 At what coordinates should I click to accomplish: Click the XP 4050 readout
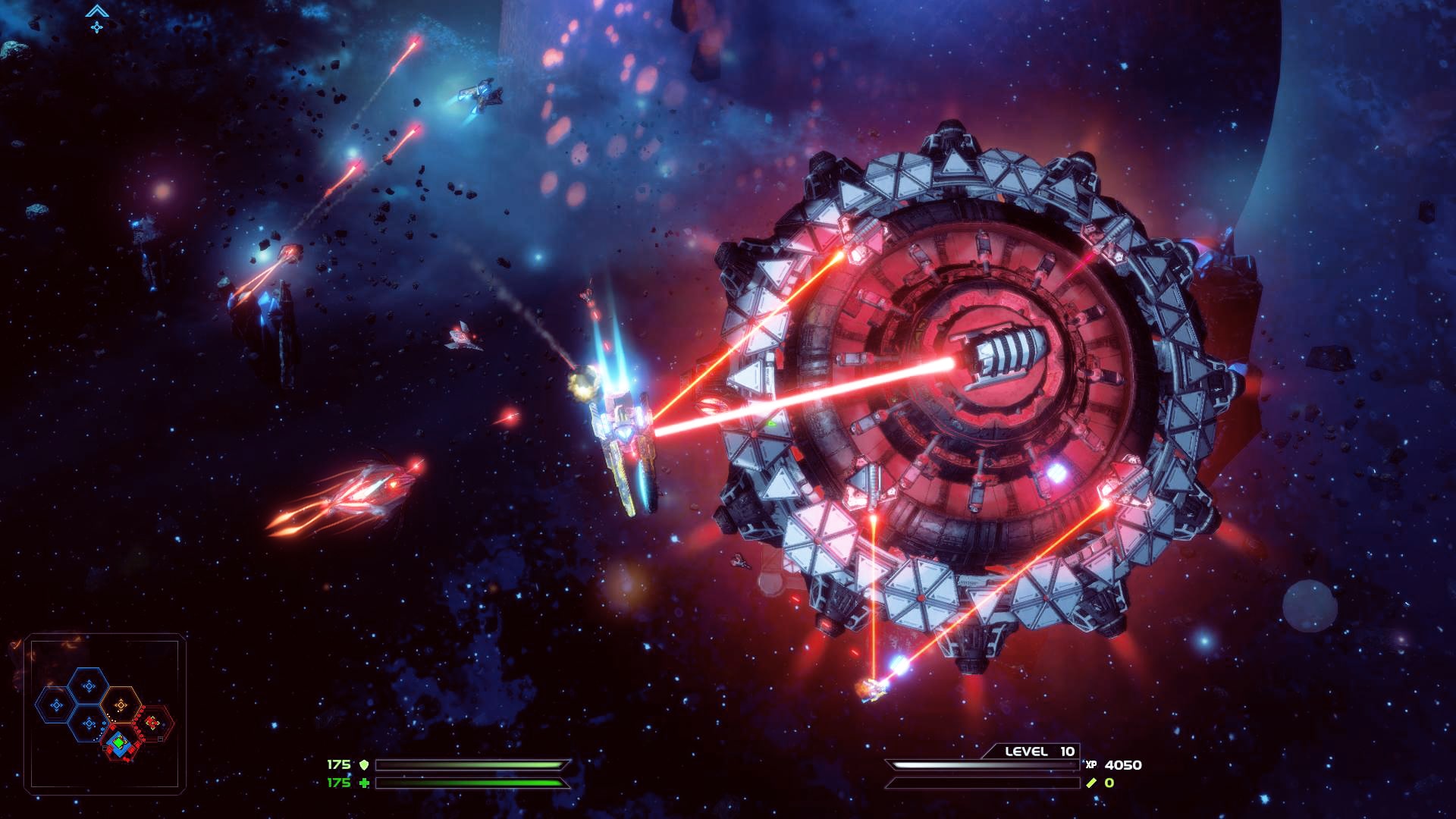coord(1122,765)
